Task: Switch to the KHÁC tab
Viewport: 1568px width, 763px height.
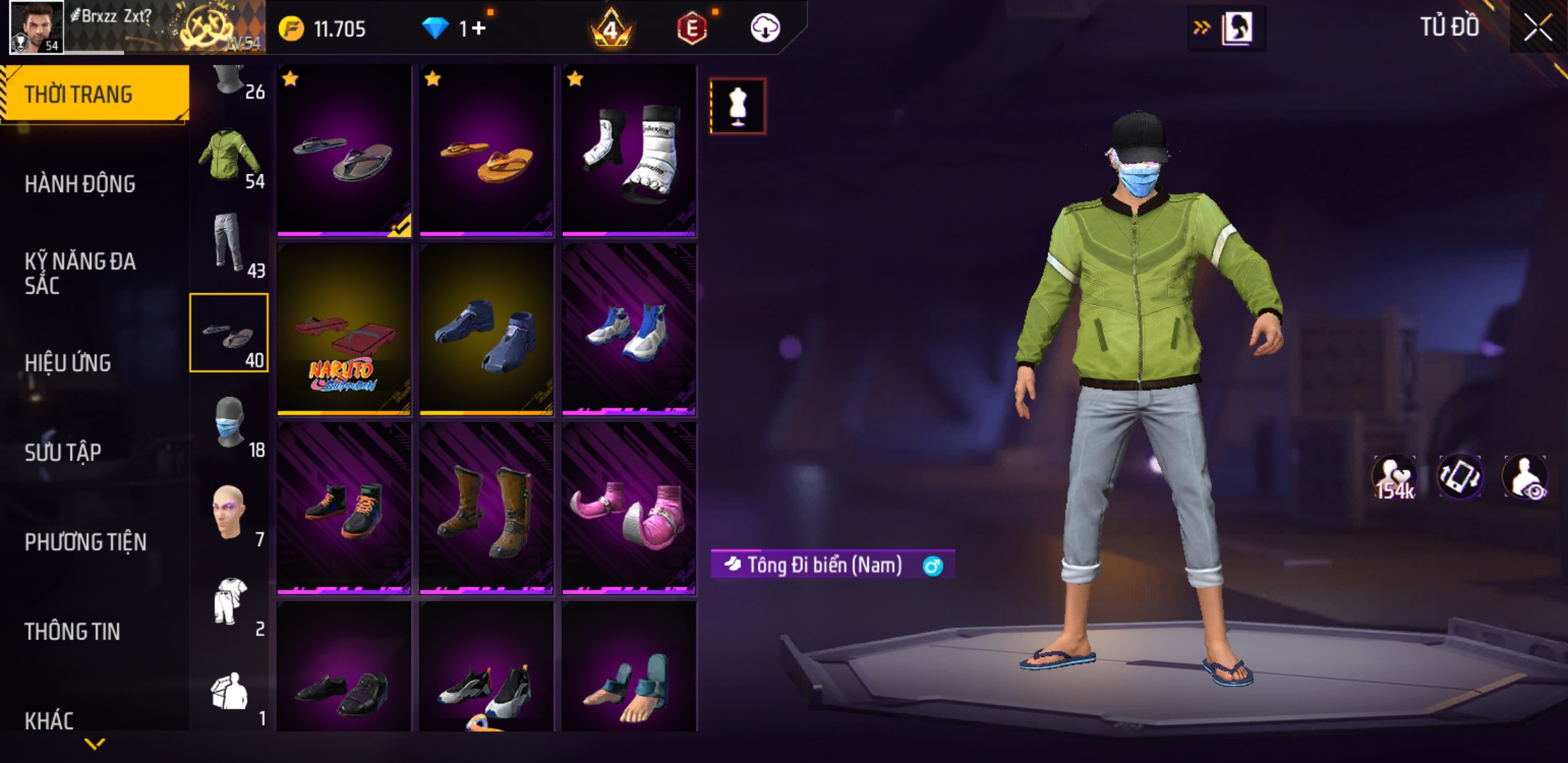Action: click(x=49, y=720)
